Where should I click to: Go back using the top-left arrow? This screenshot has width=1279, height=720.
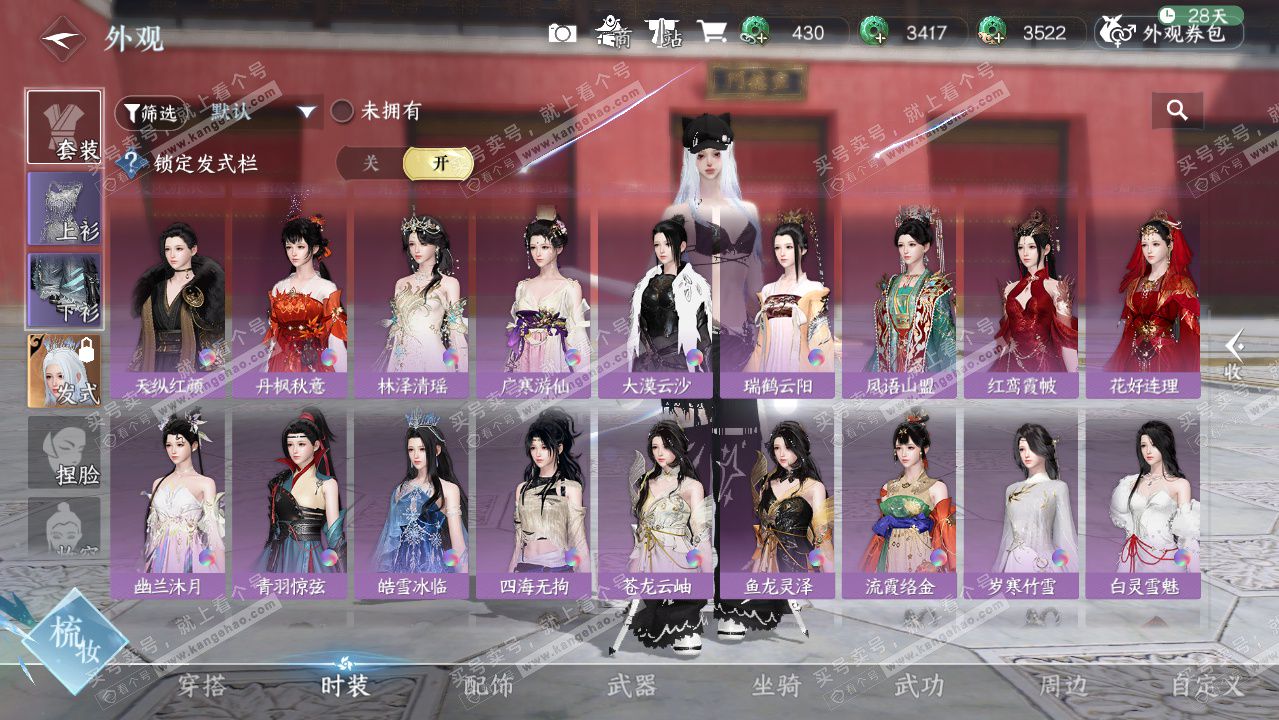pyautogui.click(x=63, y=38)
